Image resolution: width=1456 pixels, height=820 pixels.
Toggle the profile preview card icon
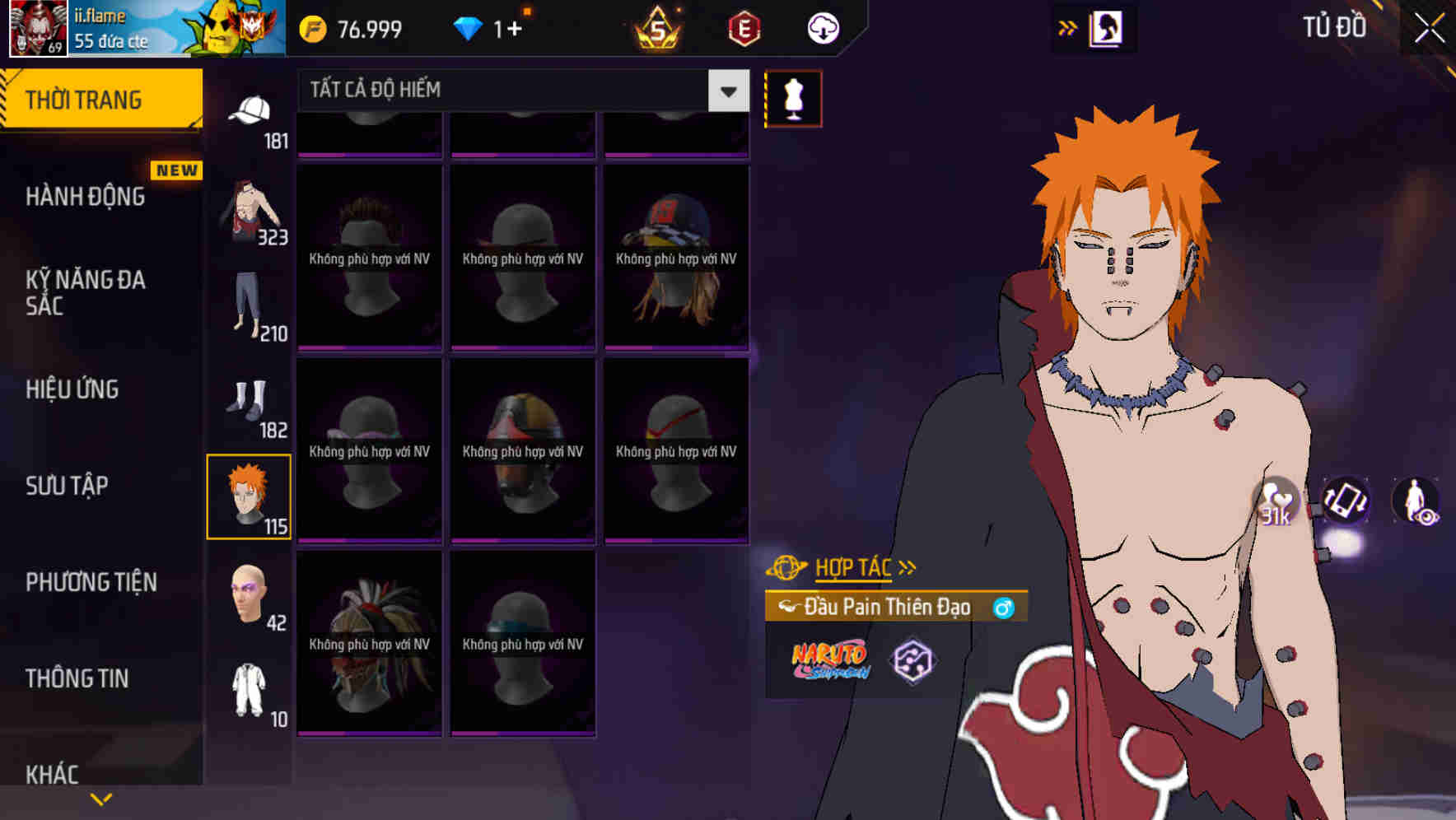1107,27
